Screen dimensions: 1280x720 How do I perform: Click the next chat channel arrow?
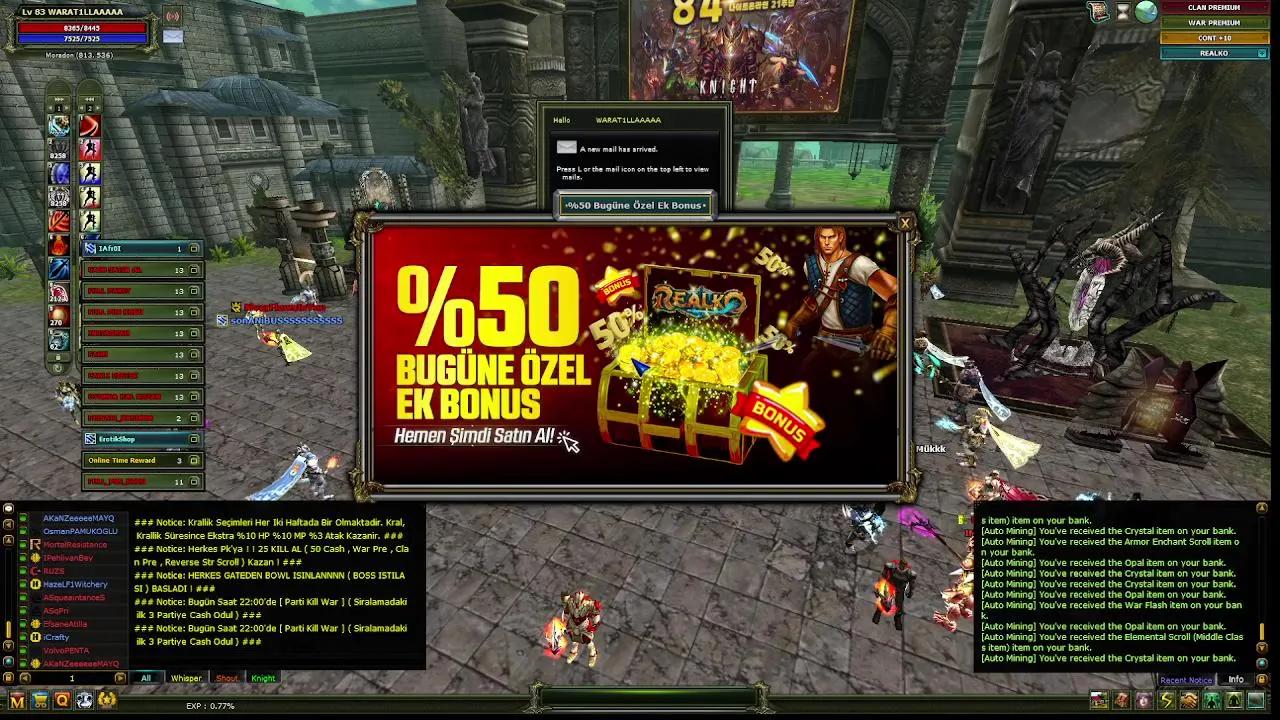(x=119, y=677)
